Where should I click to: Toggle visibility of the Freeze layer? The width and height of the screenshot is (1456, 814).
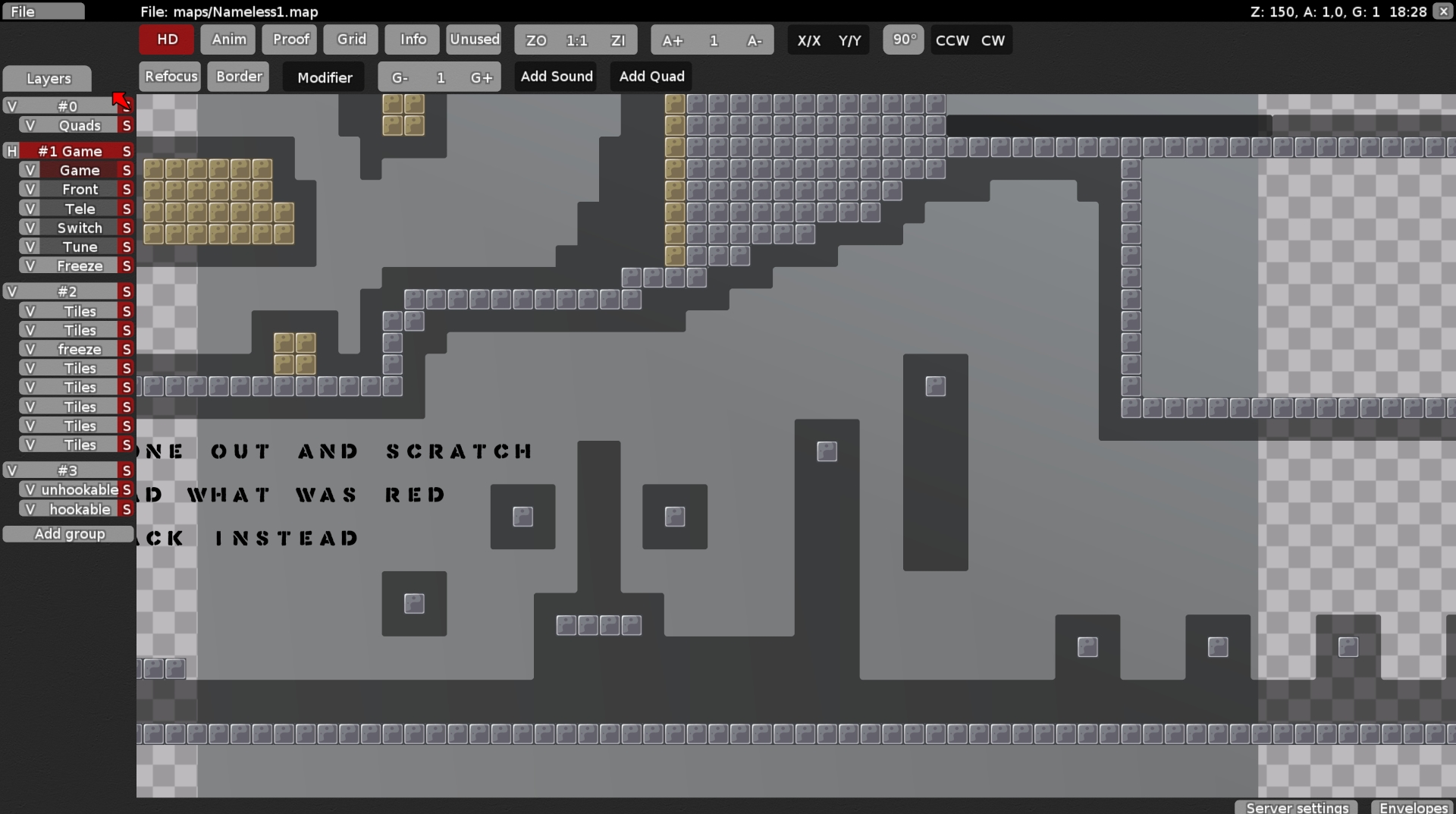point(30,266)
